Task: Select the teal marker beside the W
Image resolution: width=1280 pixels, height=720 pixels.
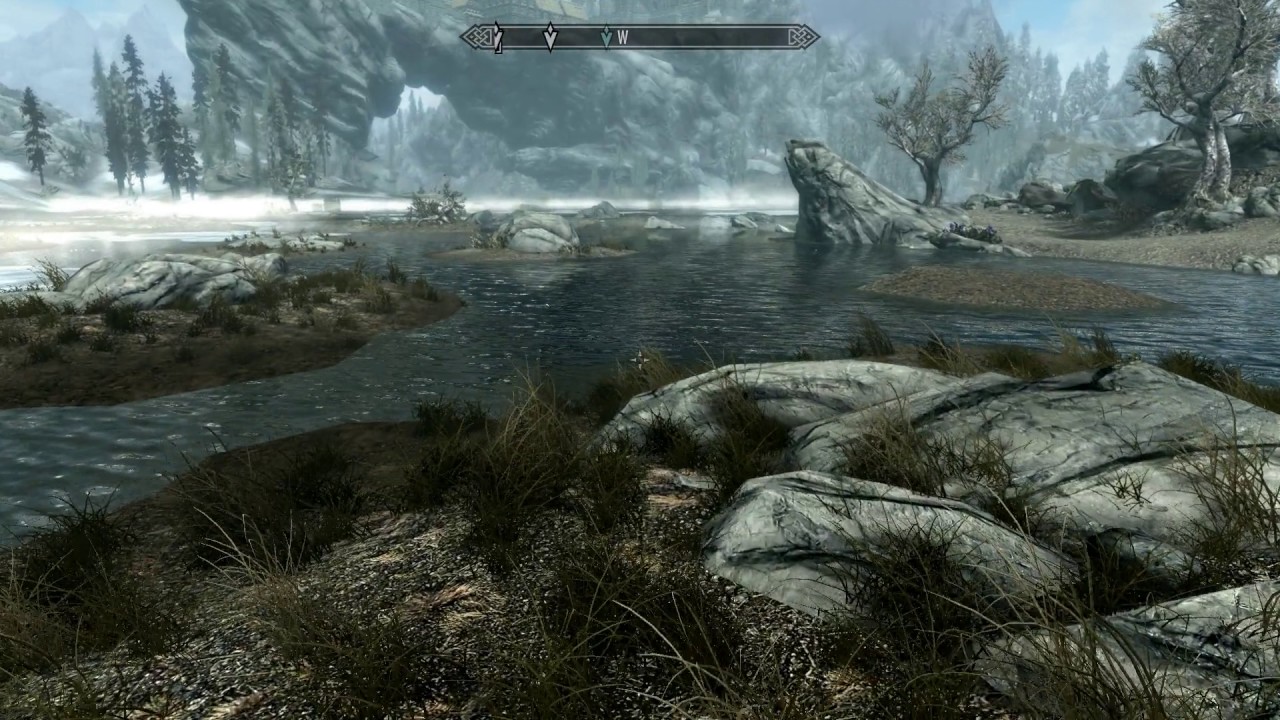Action: 605,38
